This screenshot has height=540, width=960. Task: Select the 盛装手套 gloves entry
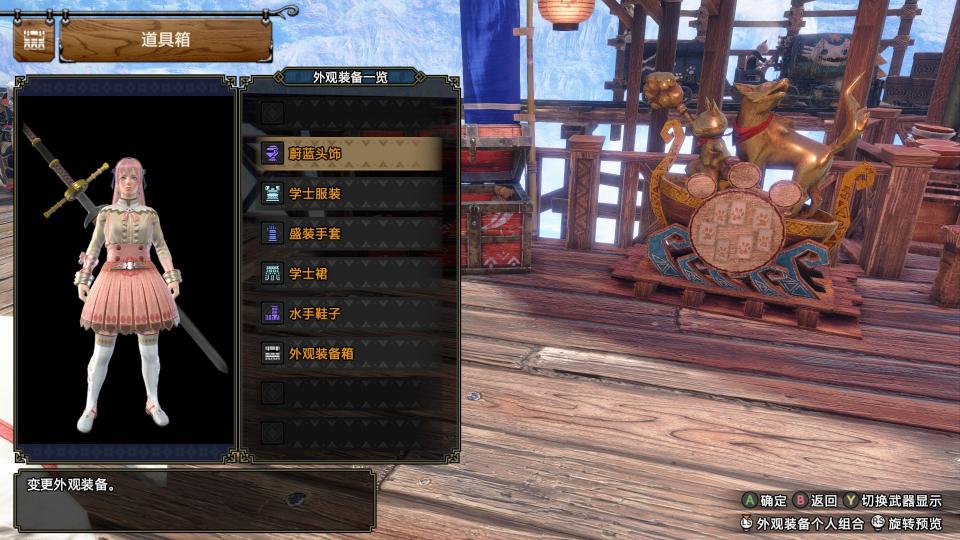point(342,234)
